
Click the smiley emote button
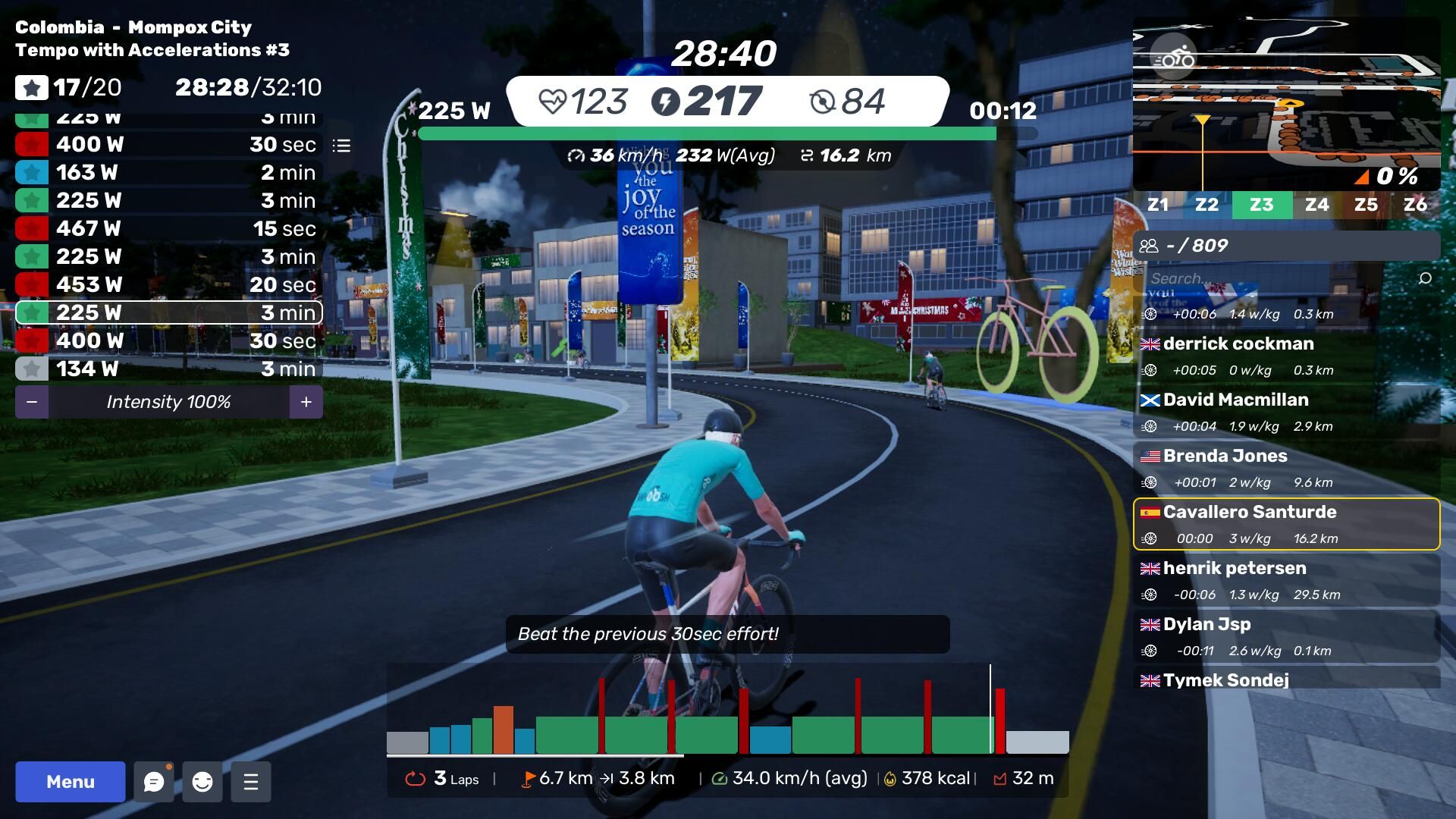tap(202, 782)
